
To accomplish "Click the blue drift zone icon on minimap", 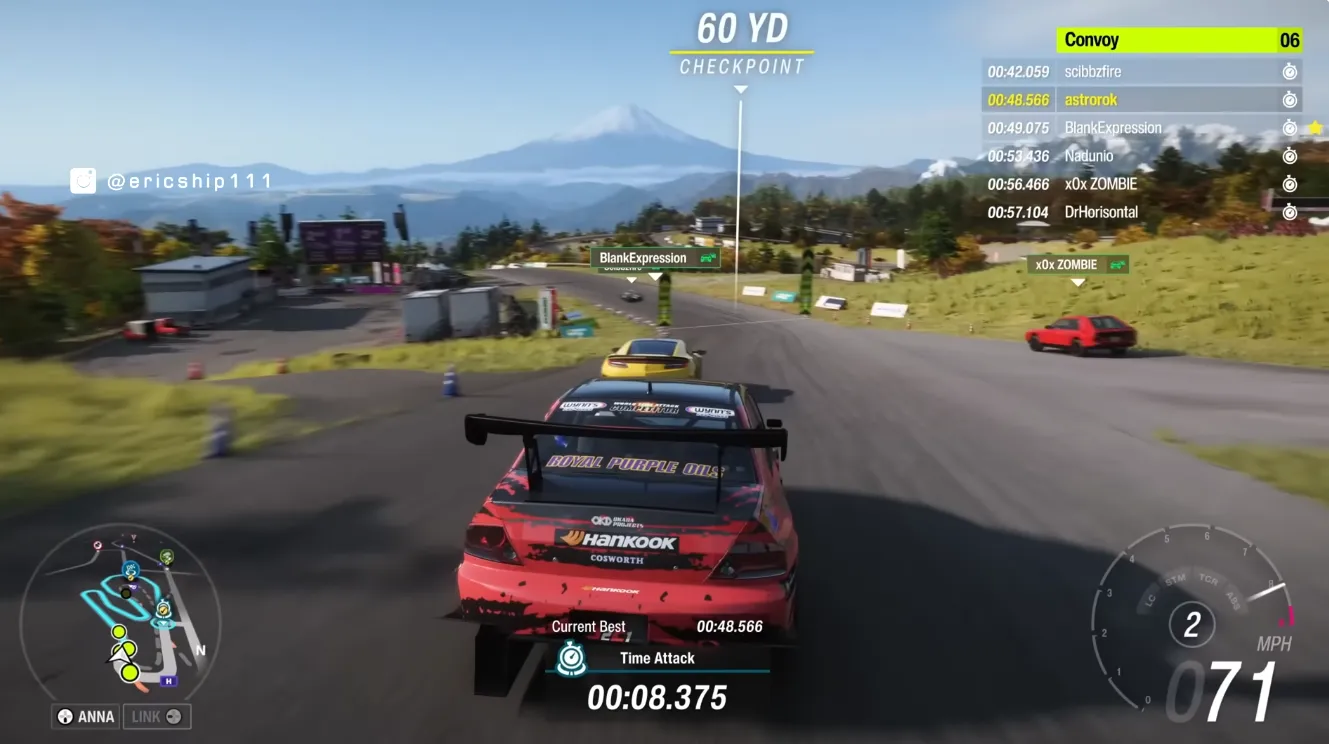I will (131, 570).
